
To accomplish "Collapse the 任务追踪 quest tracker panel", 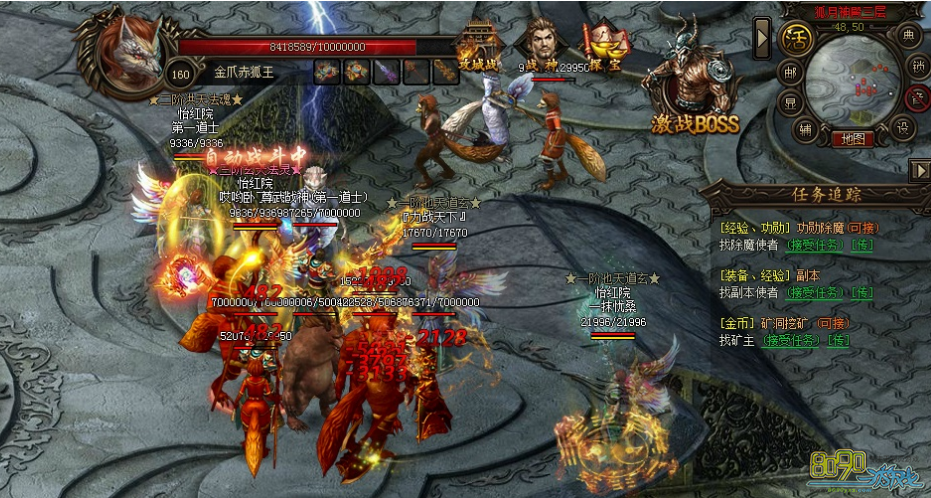I will [919, 170].
